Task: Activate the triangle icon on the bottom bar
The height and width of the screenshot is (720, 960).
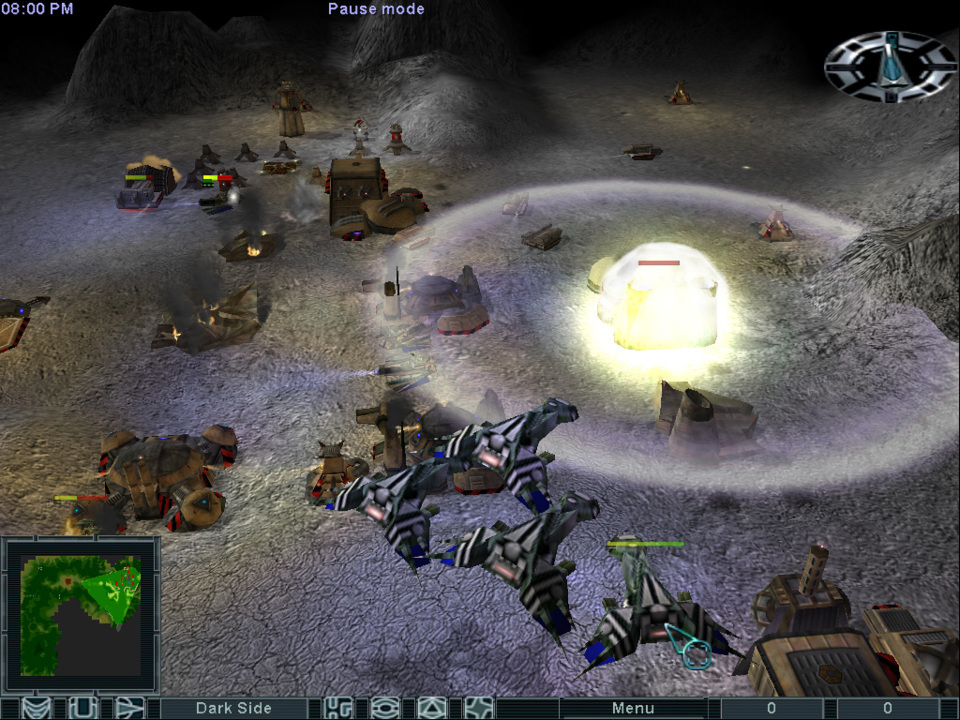Action: pyautogui.click(x=431, y=708)
